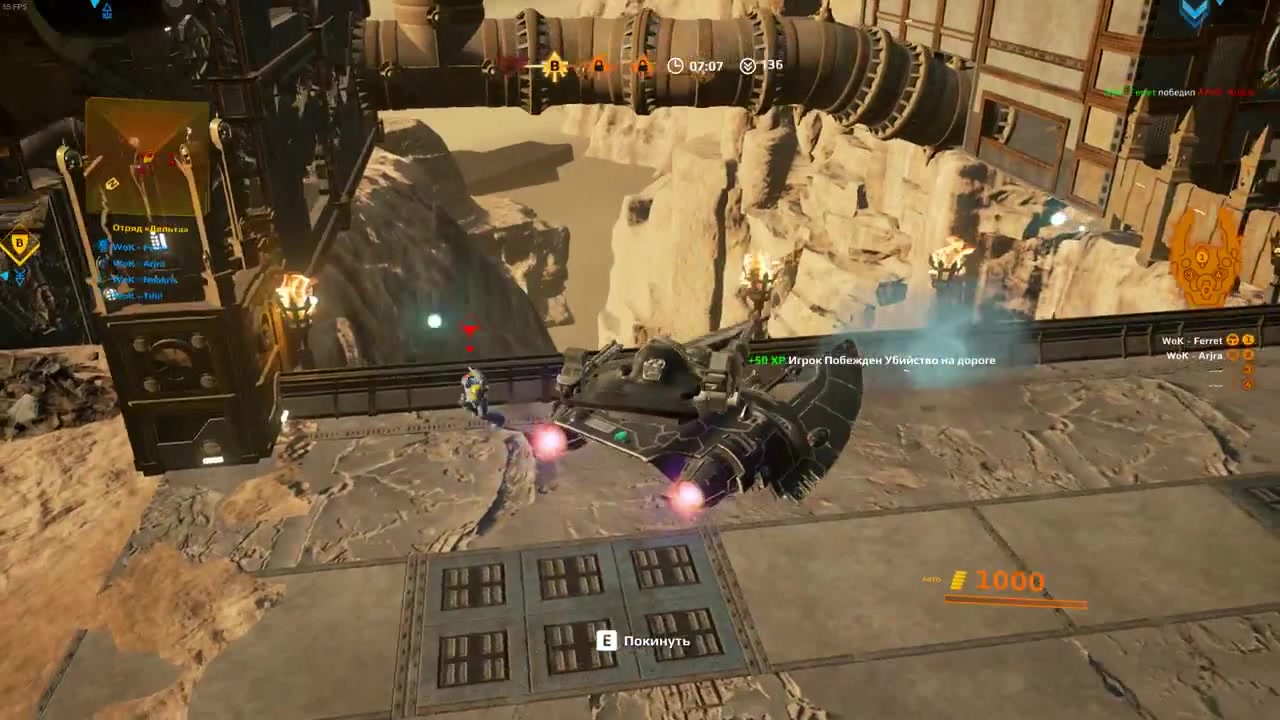Image resolution: width=1280 pixels, height=720 pixels.
Task: Select the yellow B objective marker on top bar
Action: tap(554, 67)
